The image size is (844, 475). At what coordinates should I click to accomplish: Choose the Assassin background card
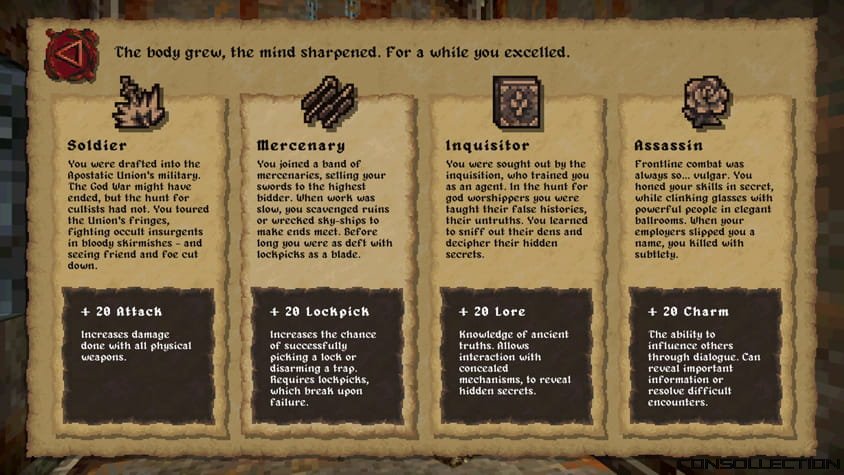point(706,260)
